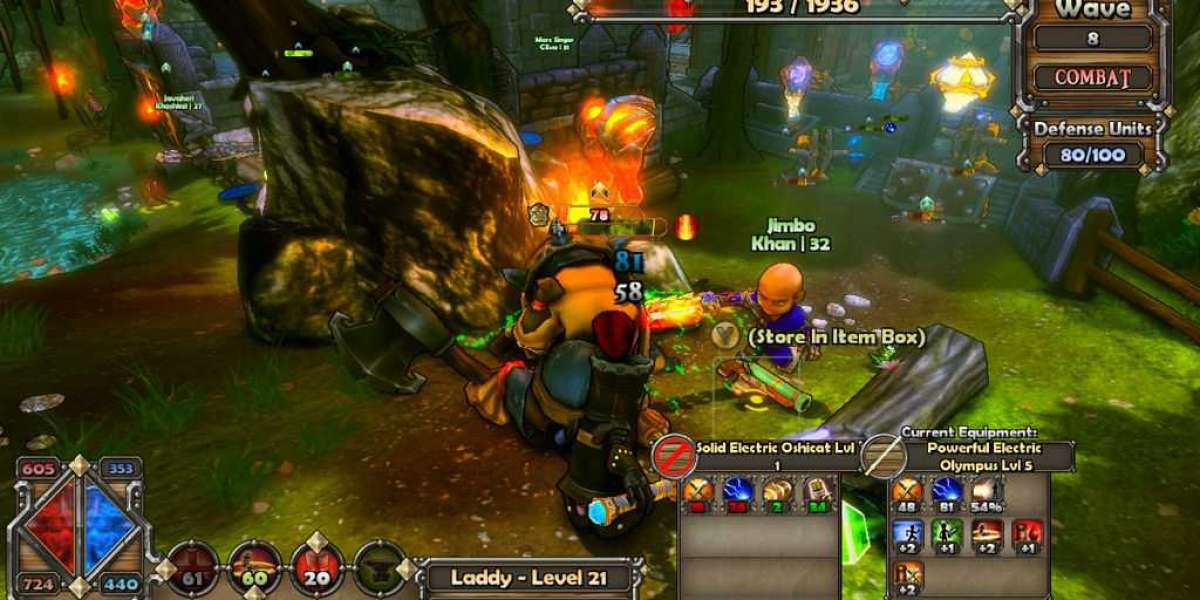Use the bright red ability costing 20
Screen dimensions: 1200x600
pos(317,567)
